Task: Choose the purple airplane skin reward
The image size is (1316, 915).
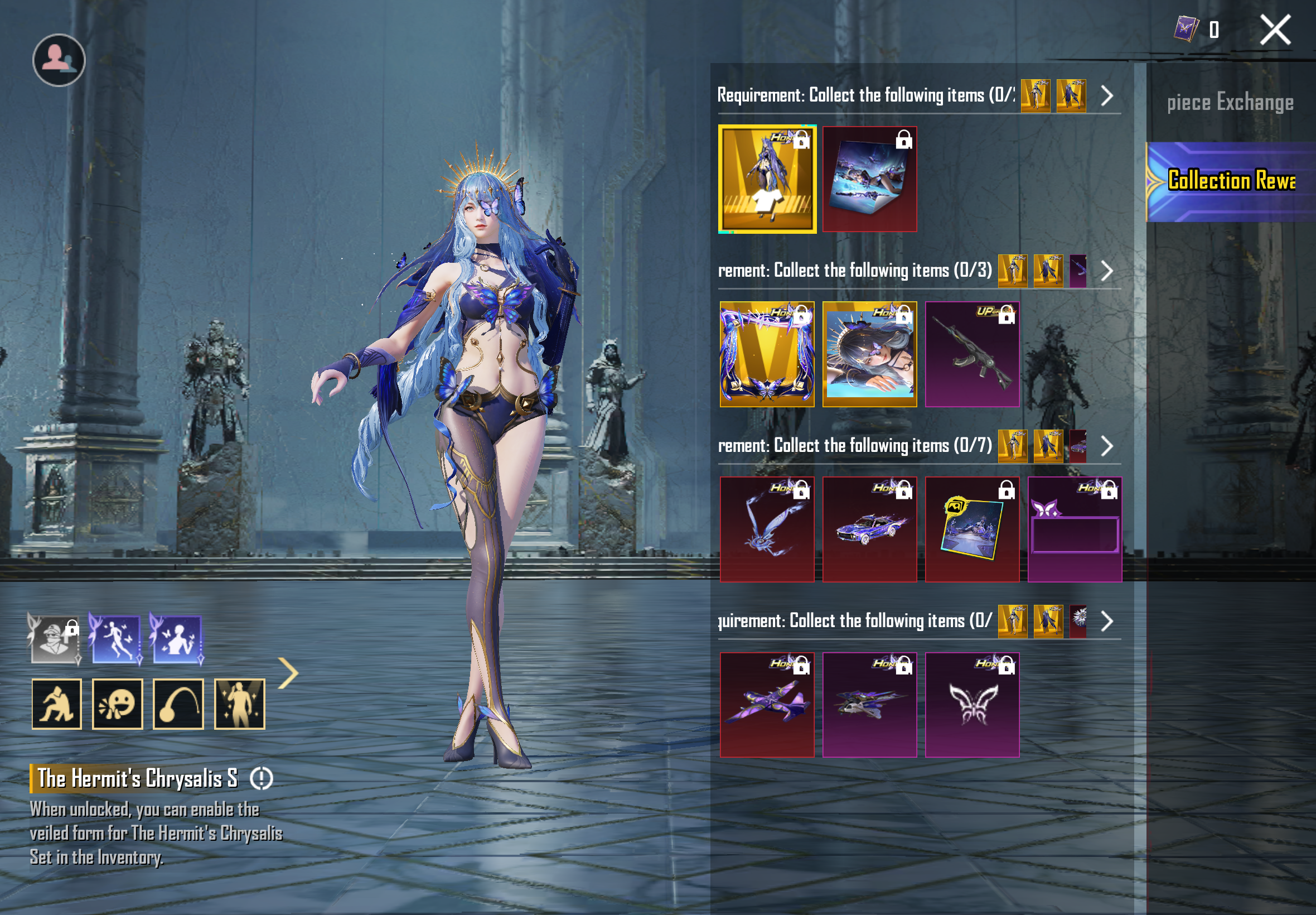Action: point(767,705)
